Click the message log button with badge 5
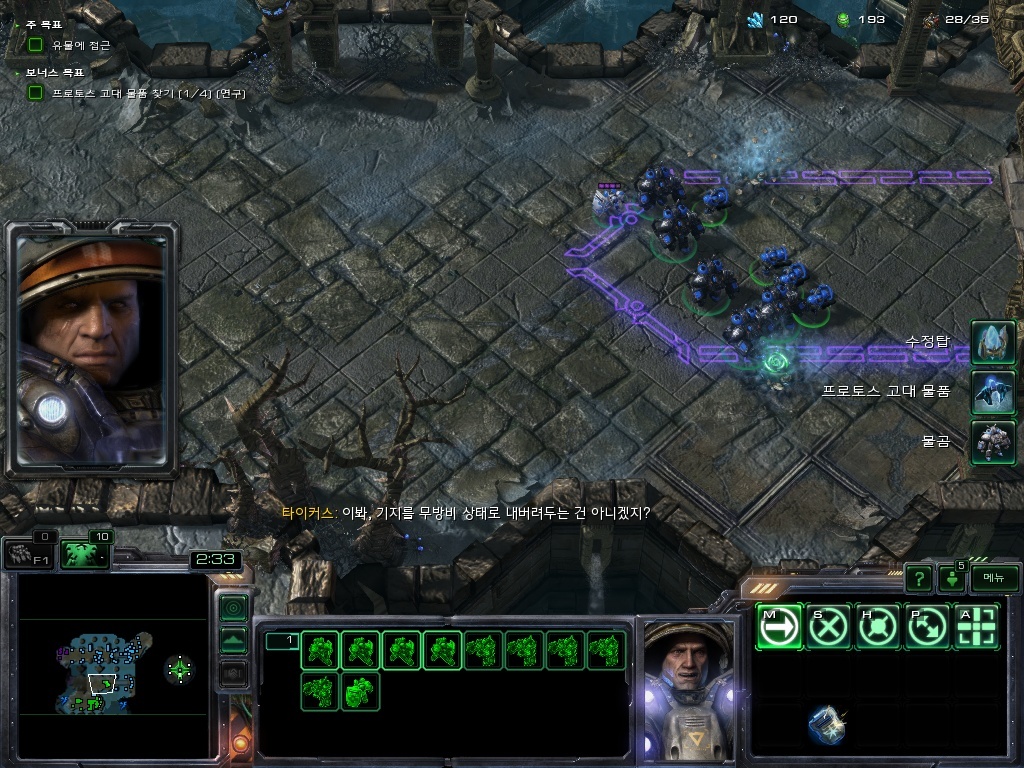1024x768 pixels. (951, 579)
